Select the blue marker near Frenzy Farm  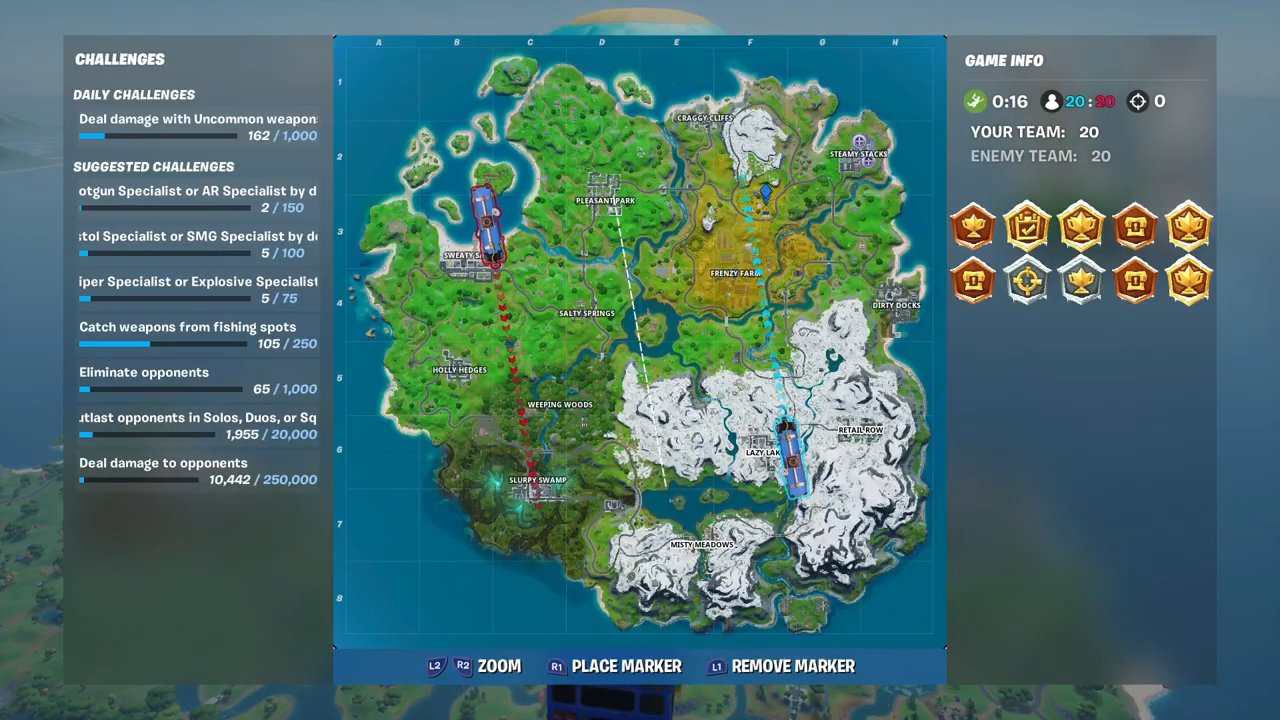point(766,191)
